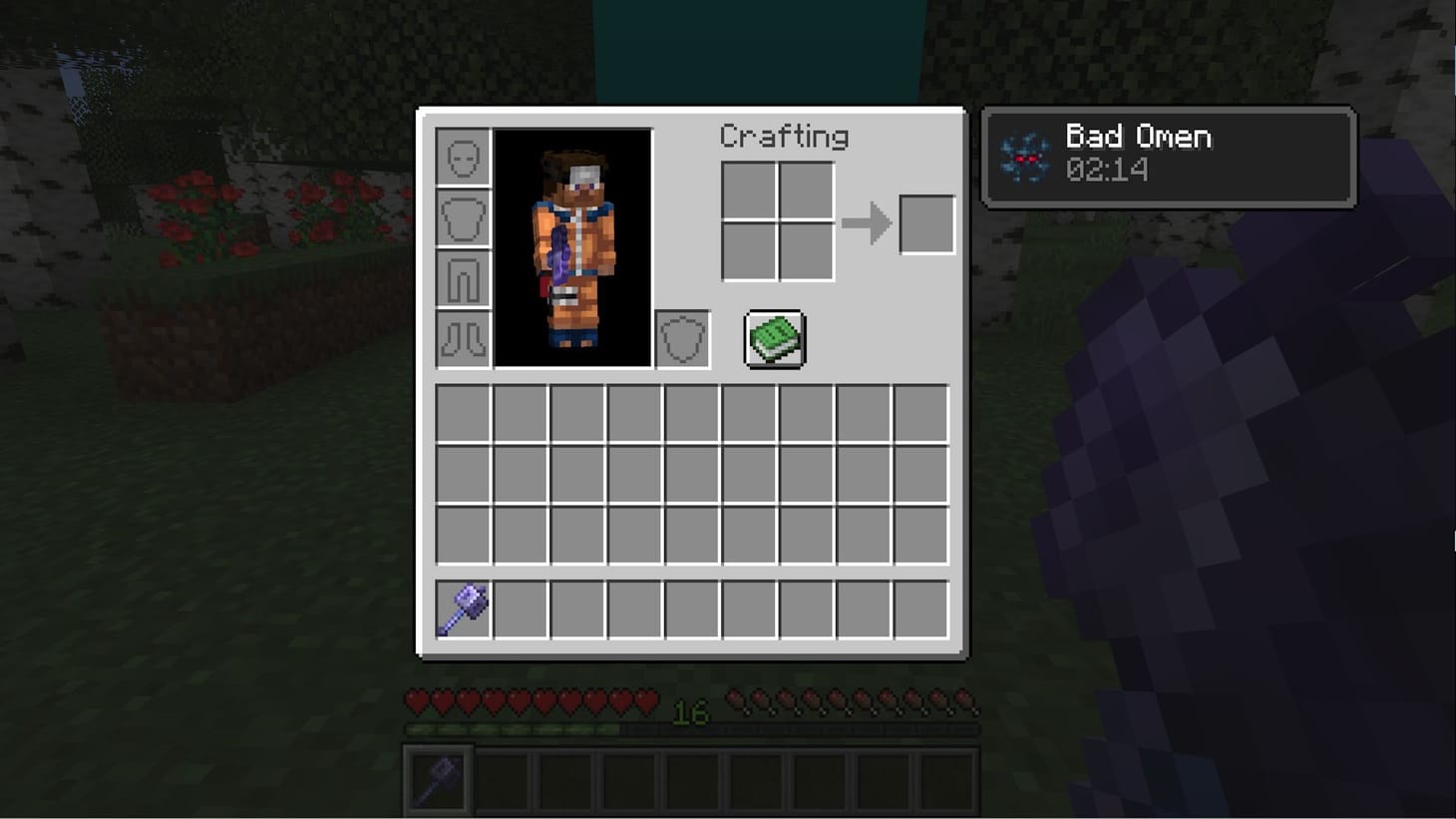The image size is (1456, 819).
Task: Click the experience level number 16
Action: tap(690, 713)
